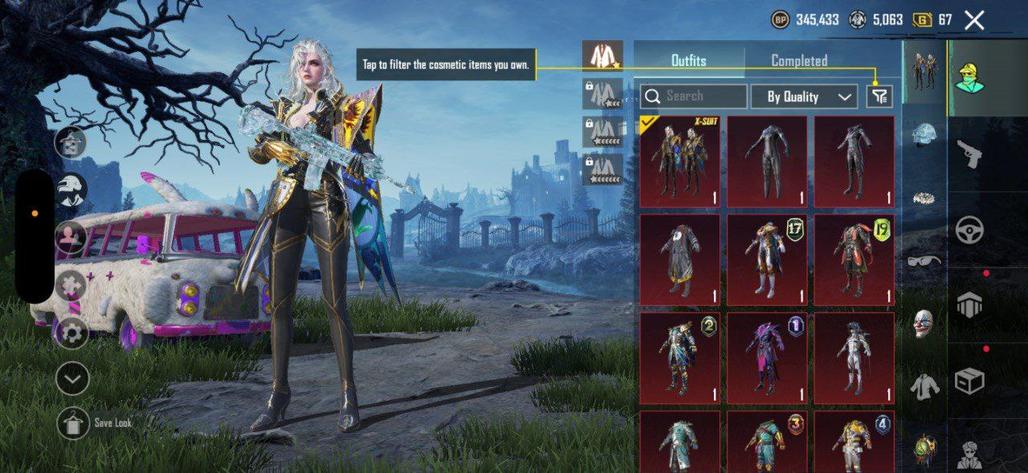Switch to the Completed tab
Image resolution: width=1028 pixels, height=473 pixels.
pos(798,61)
